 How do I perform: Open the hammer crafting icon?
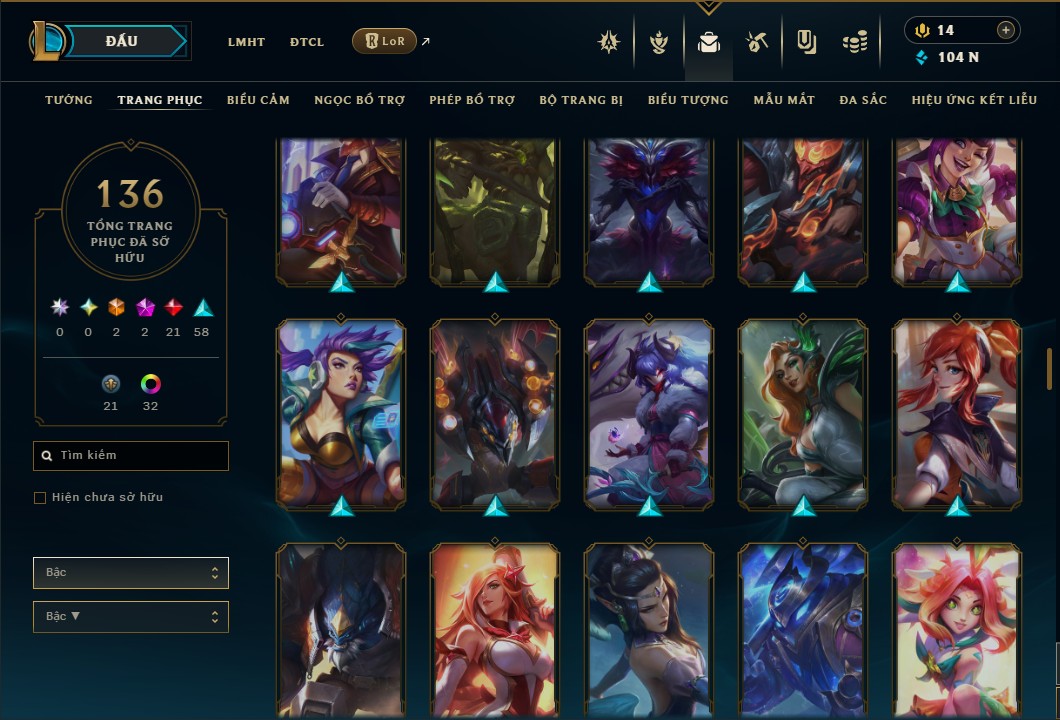coord(756,42)
